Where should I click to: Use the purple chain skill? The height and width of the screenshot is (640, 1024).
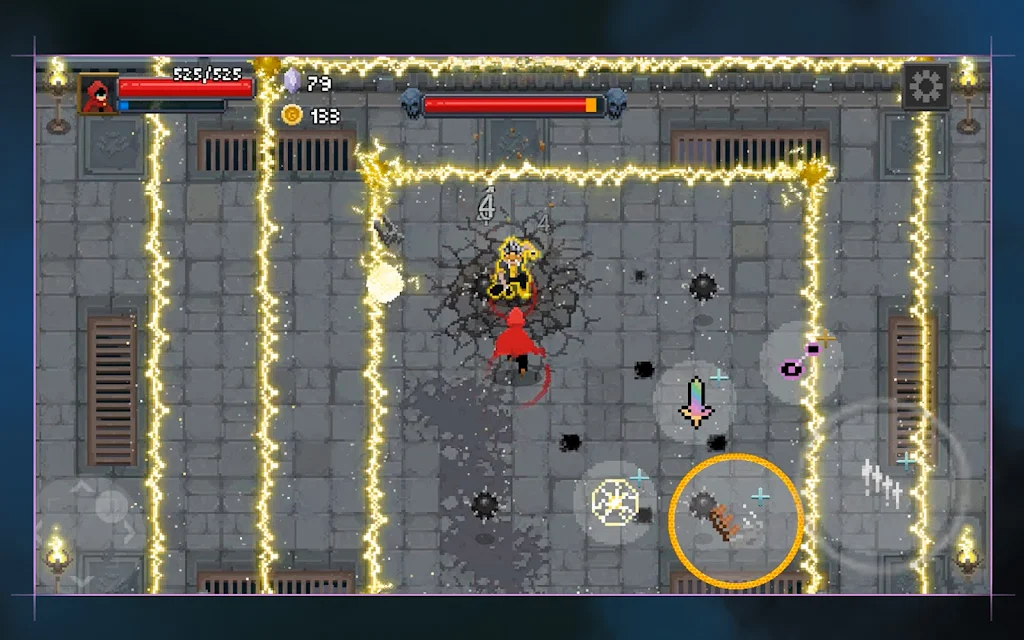[799, 360]
